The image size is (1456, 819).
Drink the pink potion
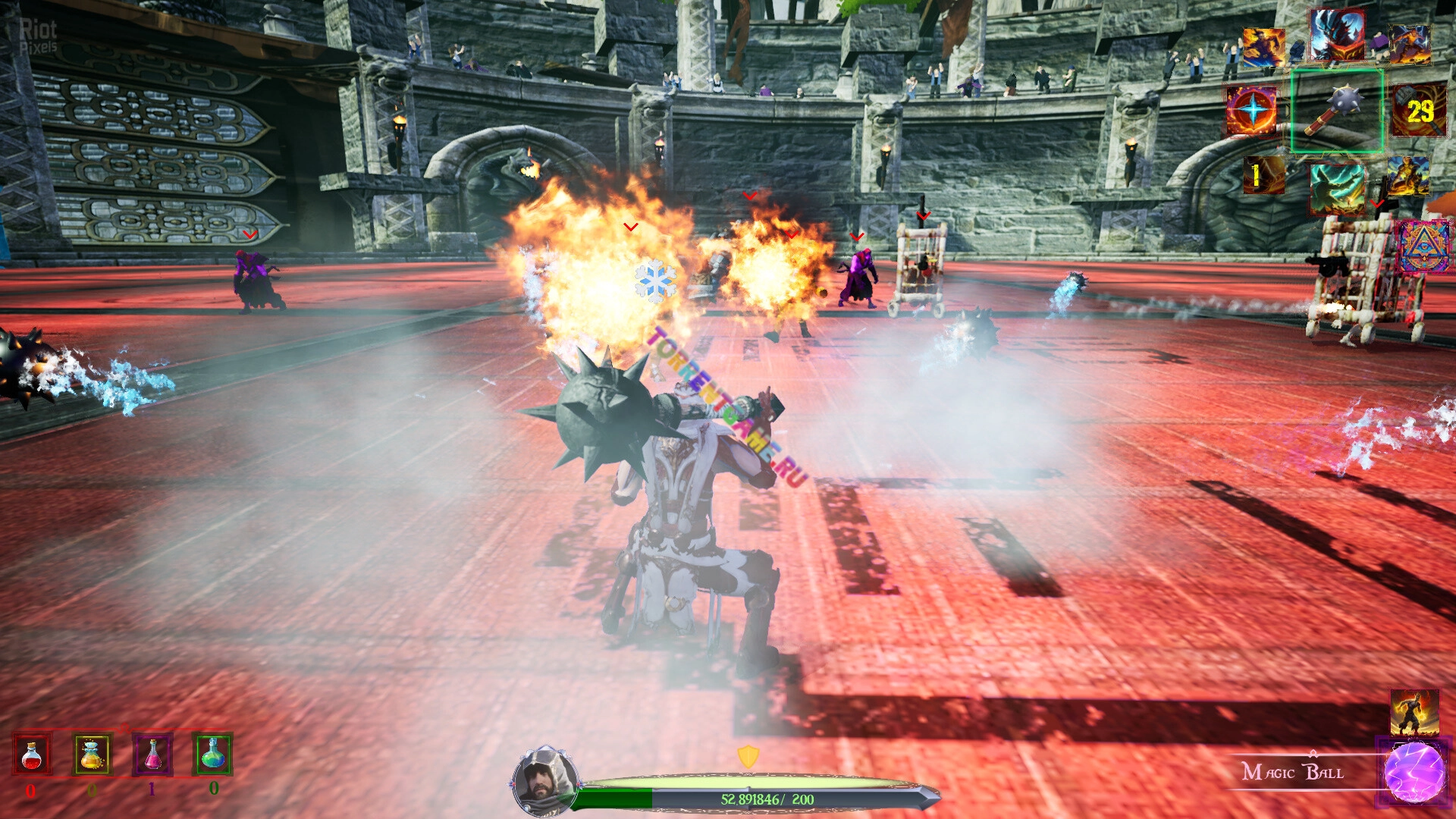click(x=152, y=755)
